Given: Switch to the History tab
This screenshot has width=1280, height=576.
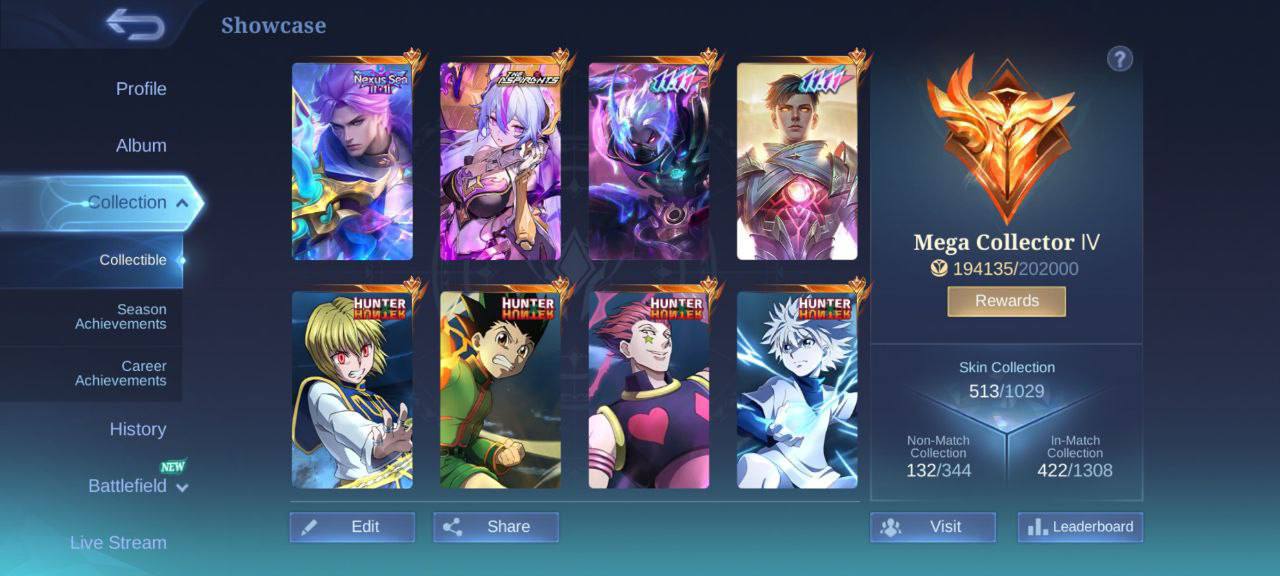Looking at the screenshot, I should point(138,430).
